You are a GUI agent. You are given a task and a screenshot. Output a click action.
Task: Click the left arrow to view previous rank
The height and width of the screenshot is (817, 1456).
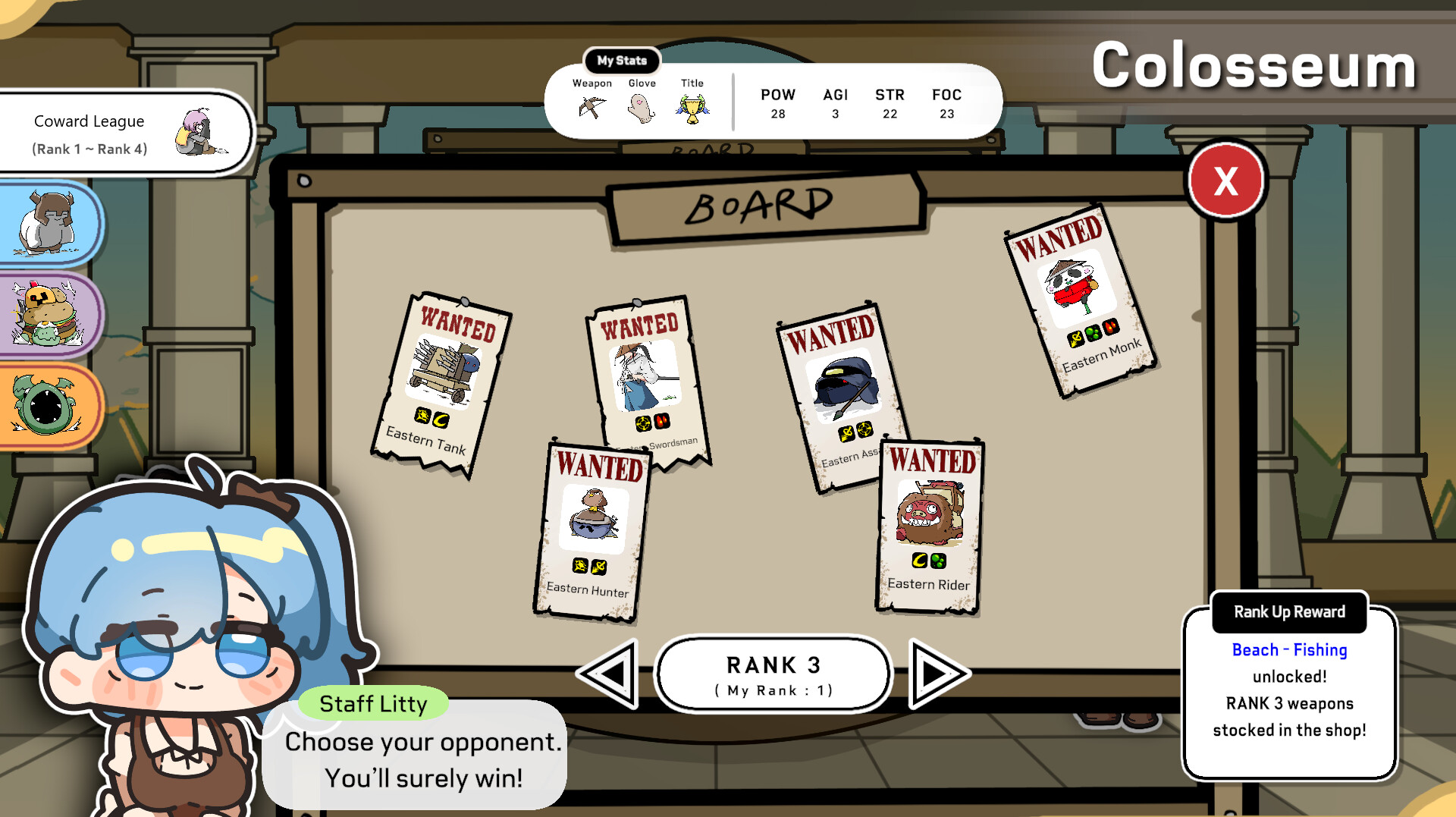coord(610,674)
